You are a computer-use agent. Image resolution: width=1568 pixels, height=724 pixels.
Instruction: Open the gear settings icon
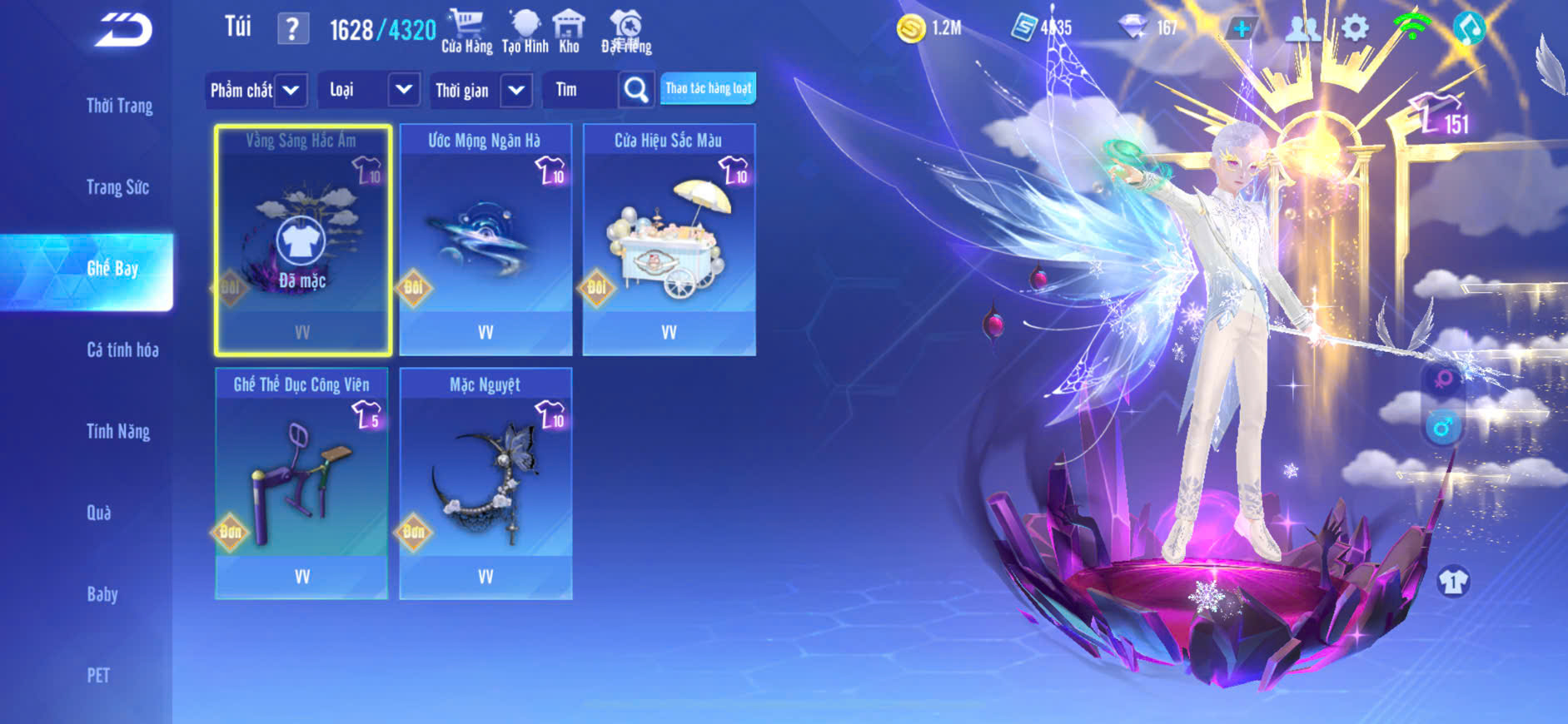pos(1355,29)
